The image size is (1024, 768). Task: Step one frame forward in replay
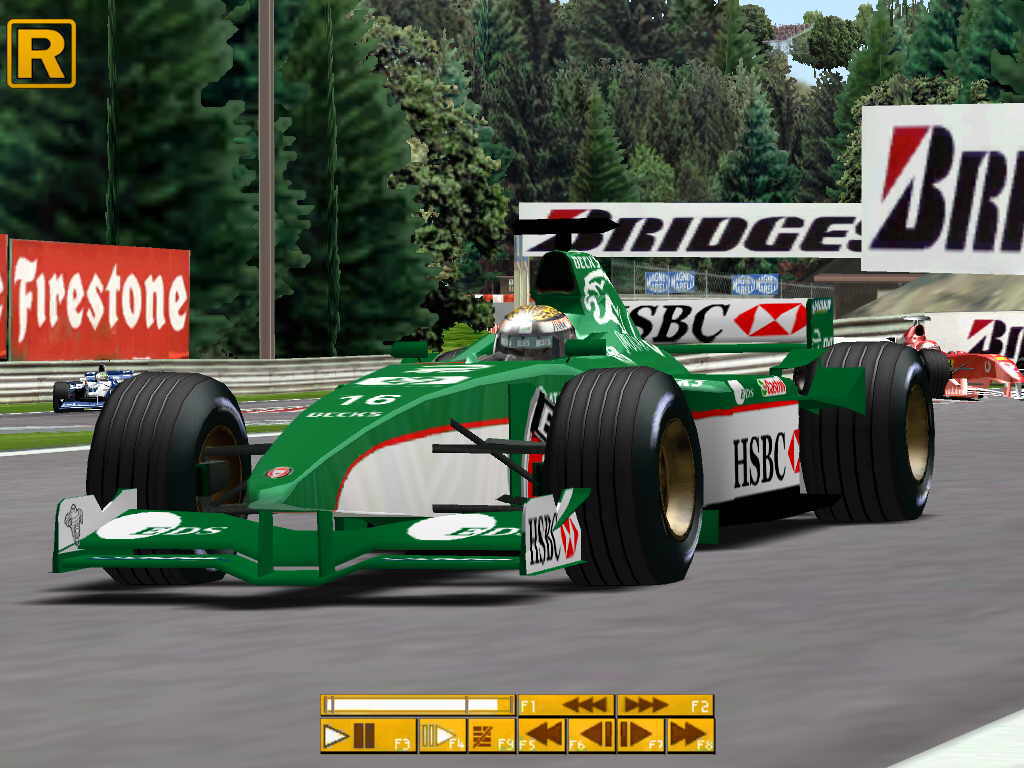point(640,736)
